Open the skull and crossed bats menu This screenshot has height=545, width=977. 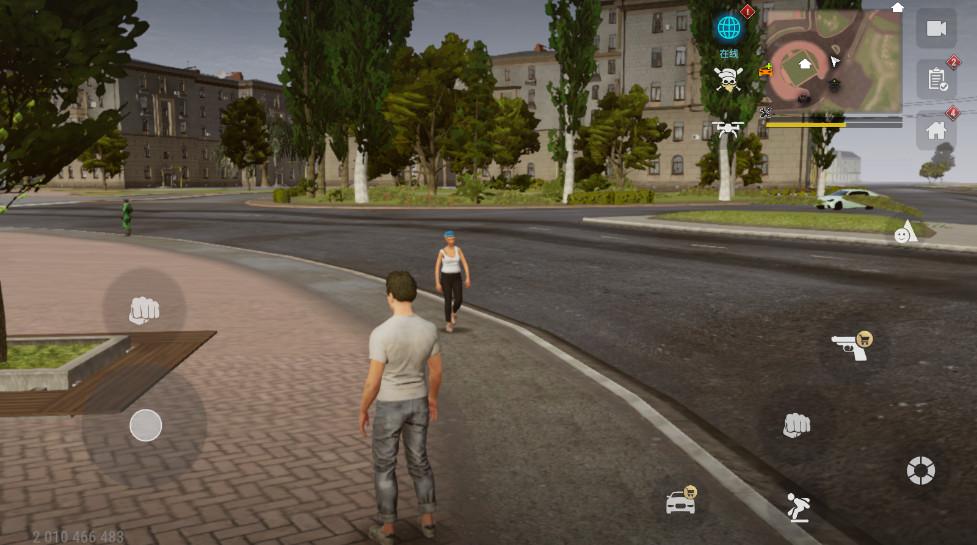727,80
